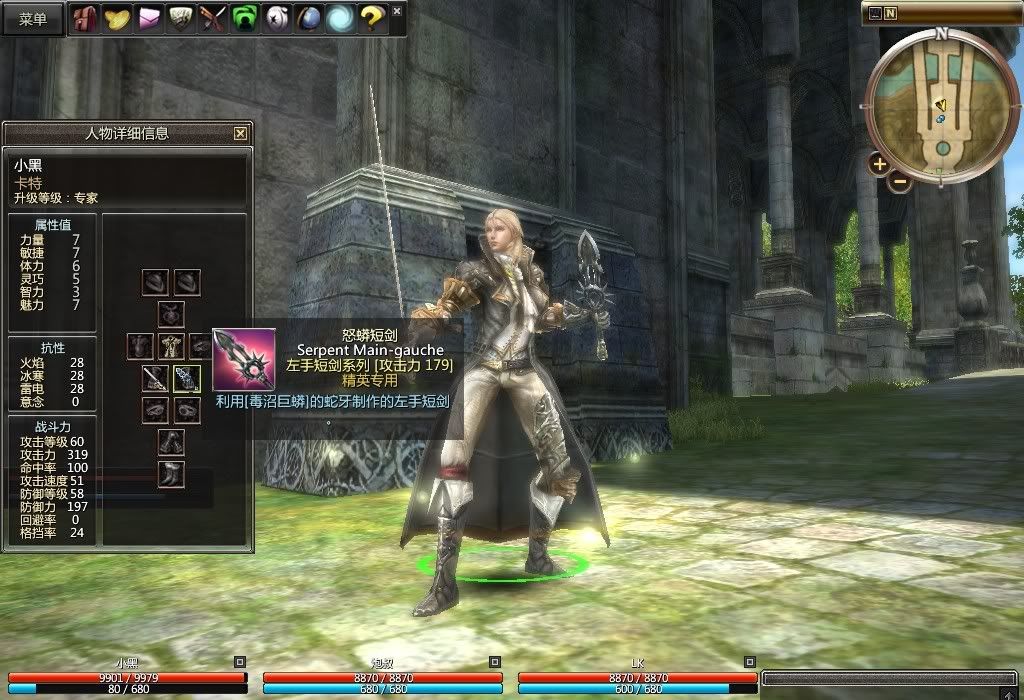The height and width of the screenshot is (700, 1024).
Task: Select the boots equipment slot
Action: 171,474
